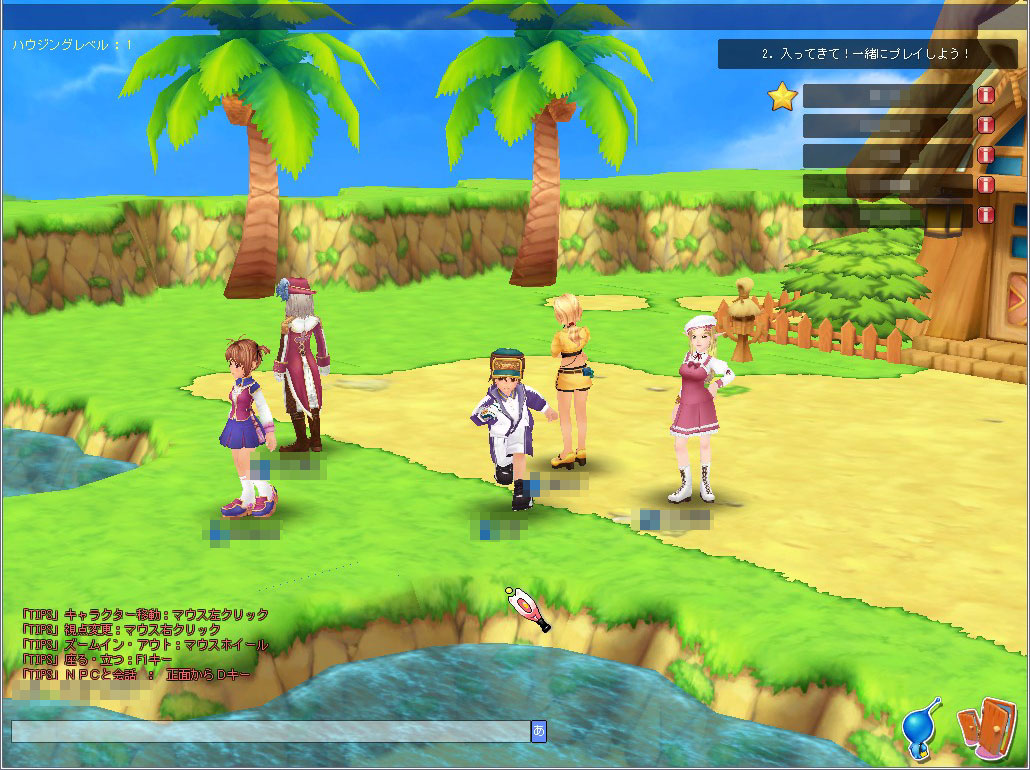Click the room title banner
Image resolution: width=1030 pixels, height=770 pixels.
click(866, 54)
